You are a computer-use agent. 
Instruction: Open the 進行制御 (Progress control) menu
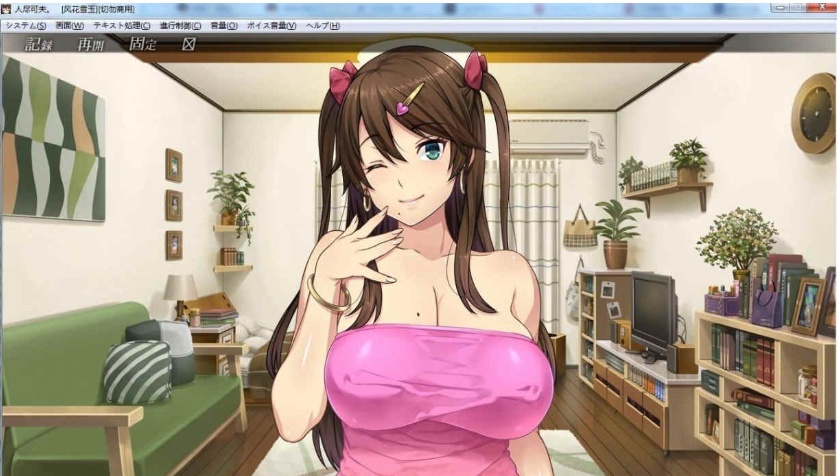181,25
